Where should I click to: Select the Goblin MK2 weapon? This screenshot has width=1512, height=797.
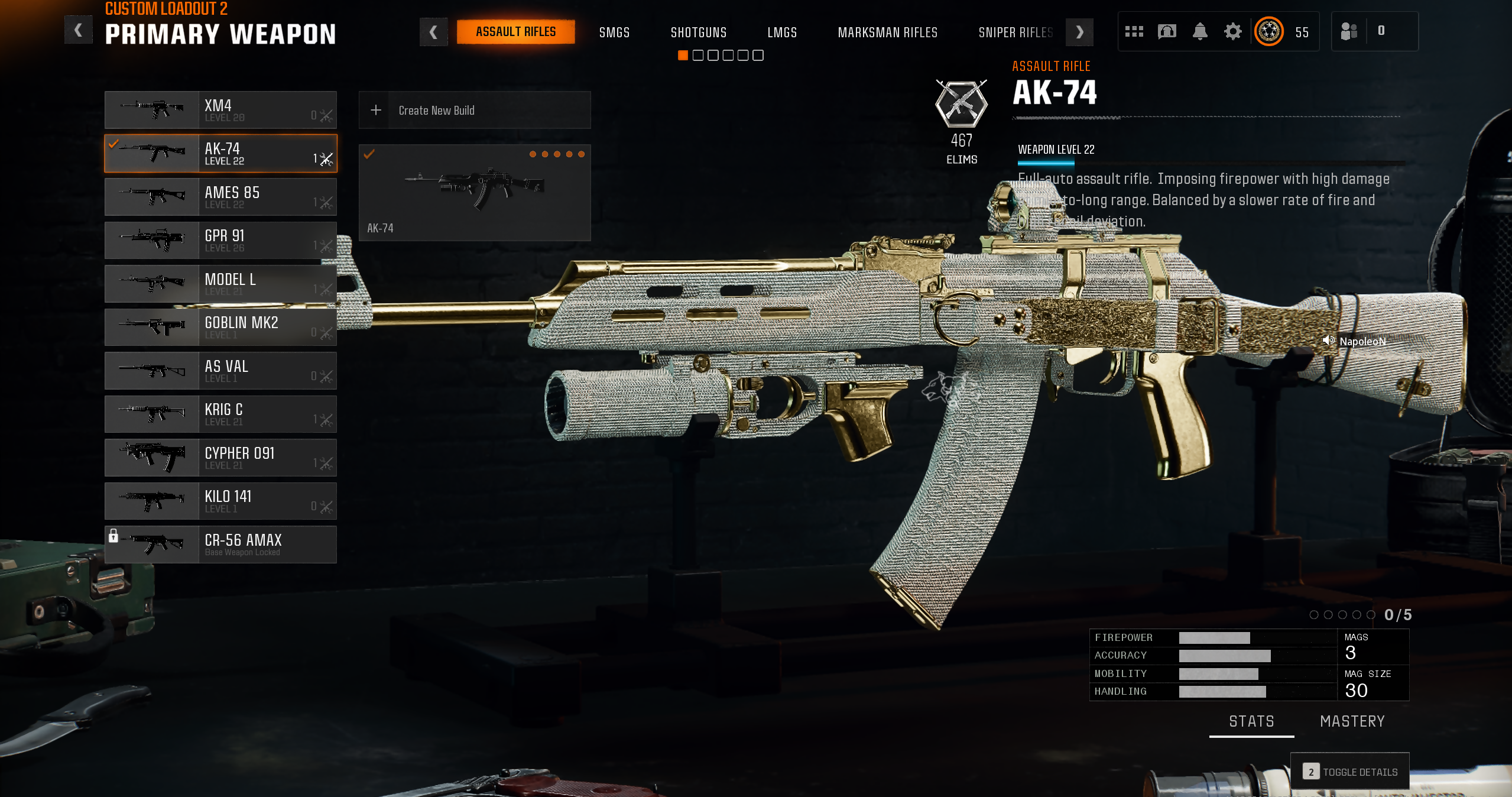click(220, 327)
